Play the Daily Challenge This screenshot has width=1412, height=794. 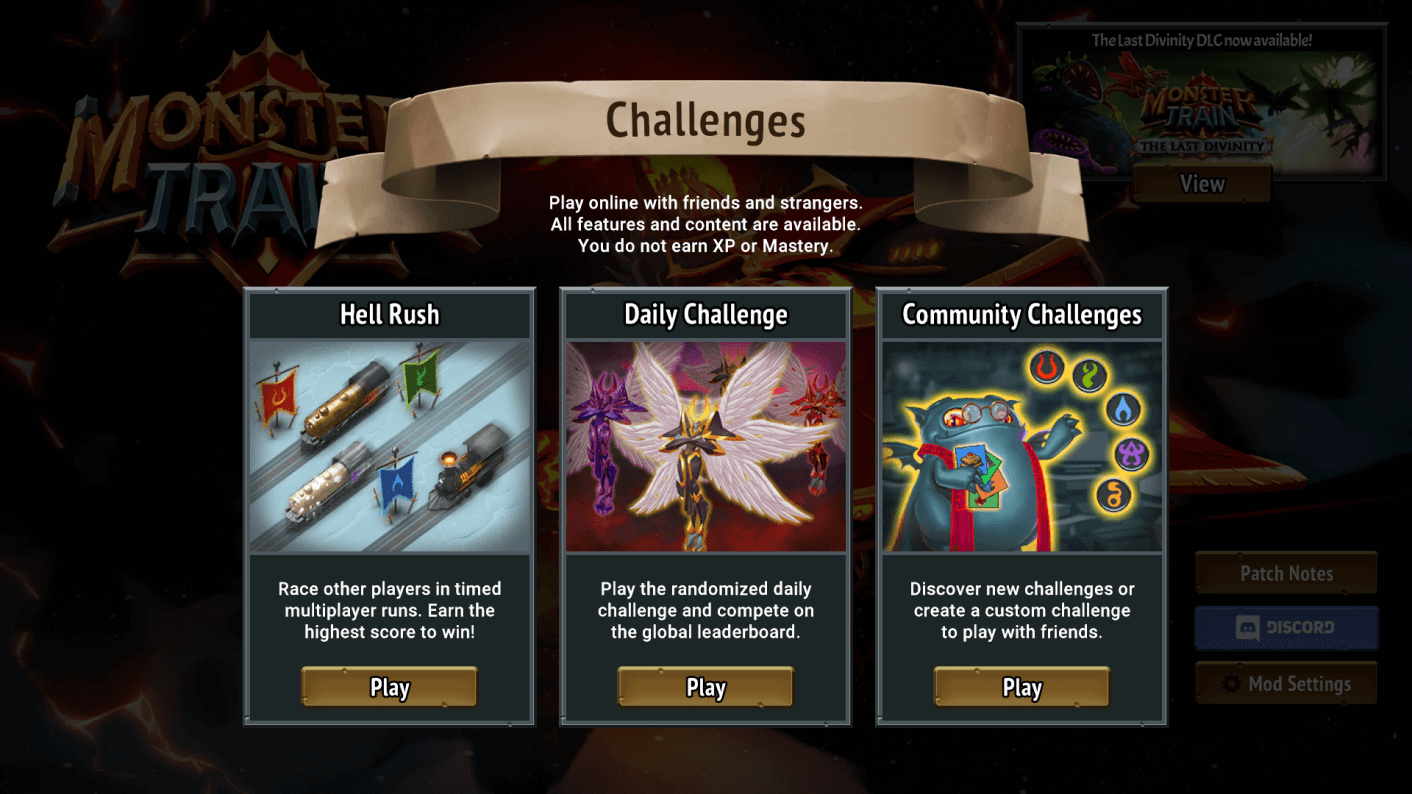pos(705,687)
